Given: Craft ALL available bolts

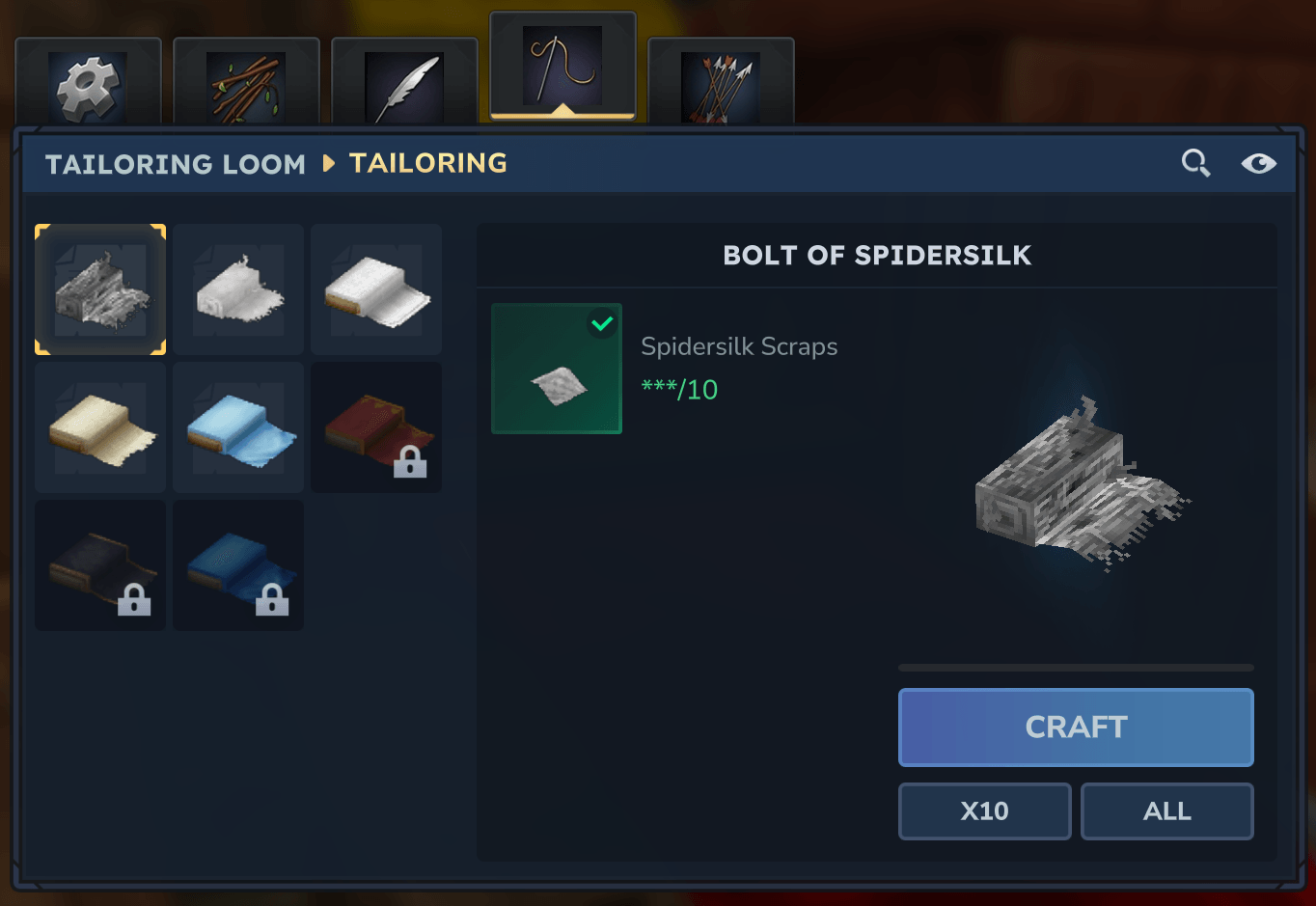Looking at the screenshot, I should [1166, 811].
